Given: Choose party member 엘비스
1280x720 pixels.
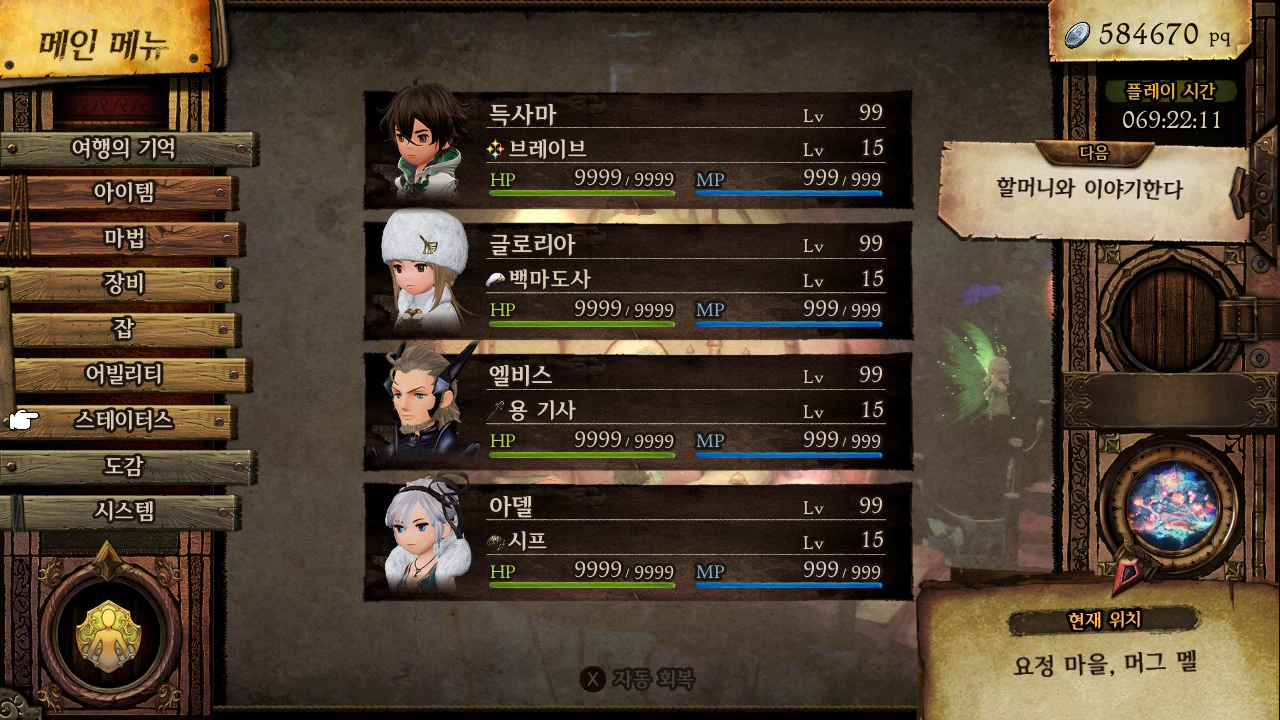Looking at the screenshot, I should point(637,411).
